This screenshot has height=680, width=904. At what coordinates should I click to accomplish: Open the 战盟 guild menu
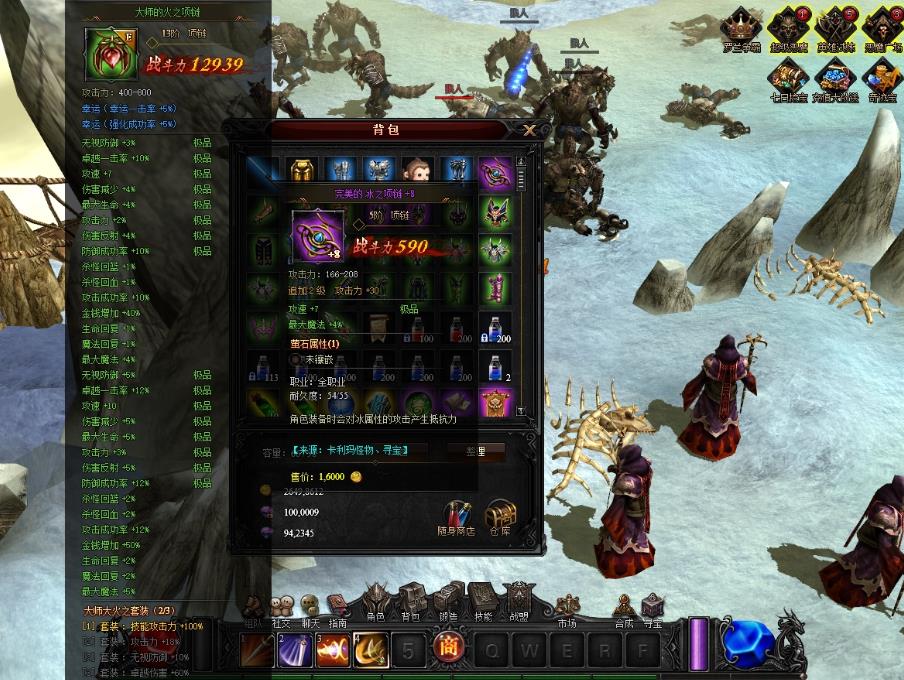[x=518, y=603]
